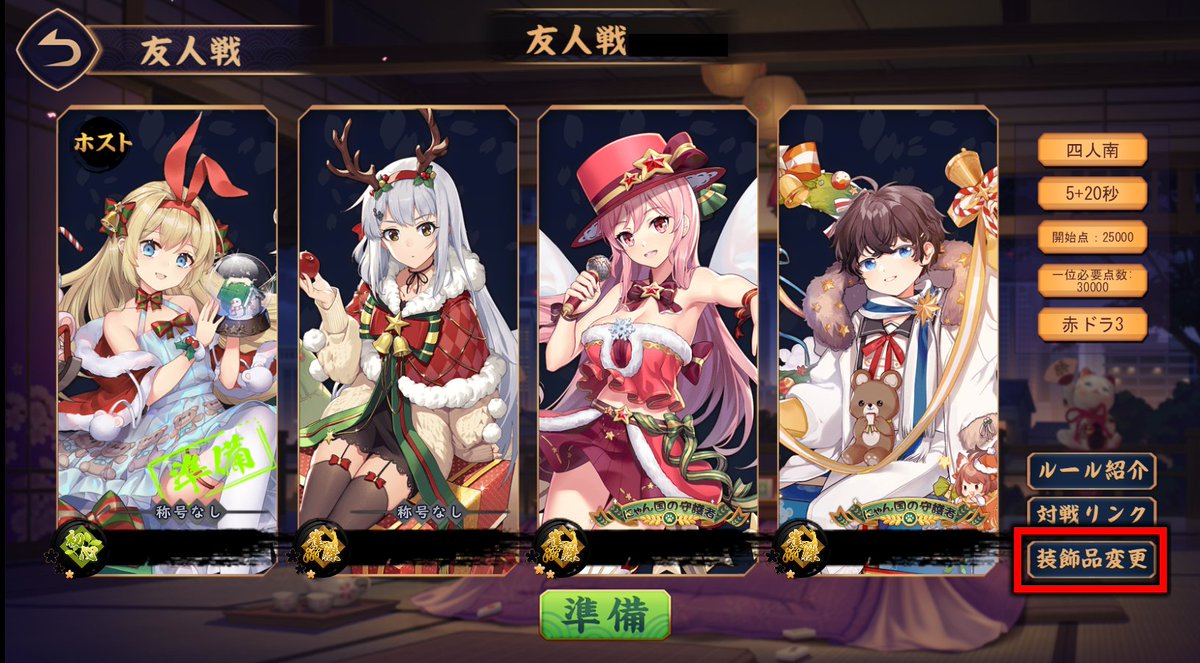Image resolution: width=1200 pixels, height=663 pixels.
Task: Click the 赤ドラ3 rule tag
Action: [x=1092, y=324]
